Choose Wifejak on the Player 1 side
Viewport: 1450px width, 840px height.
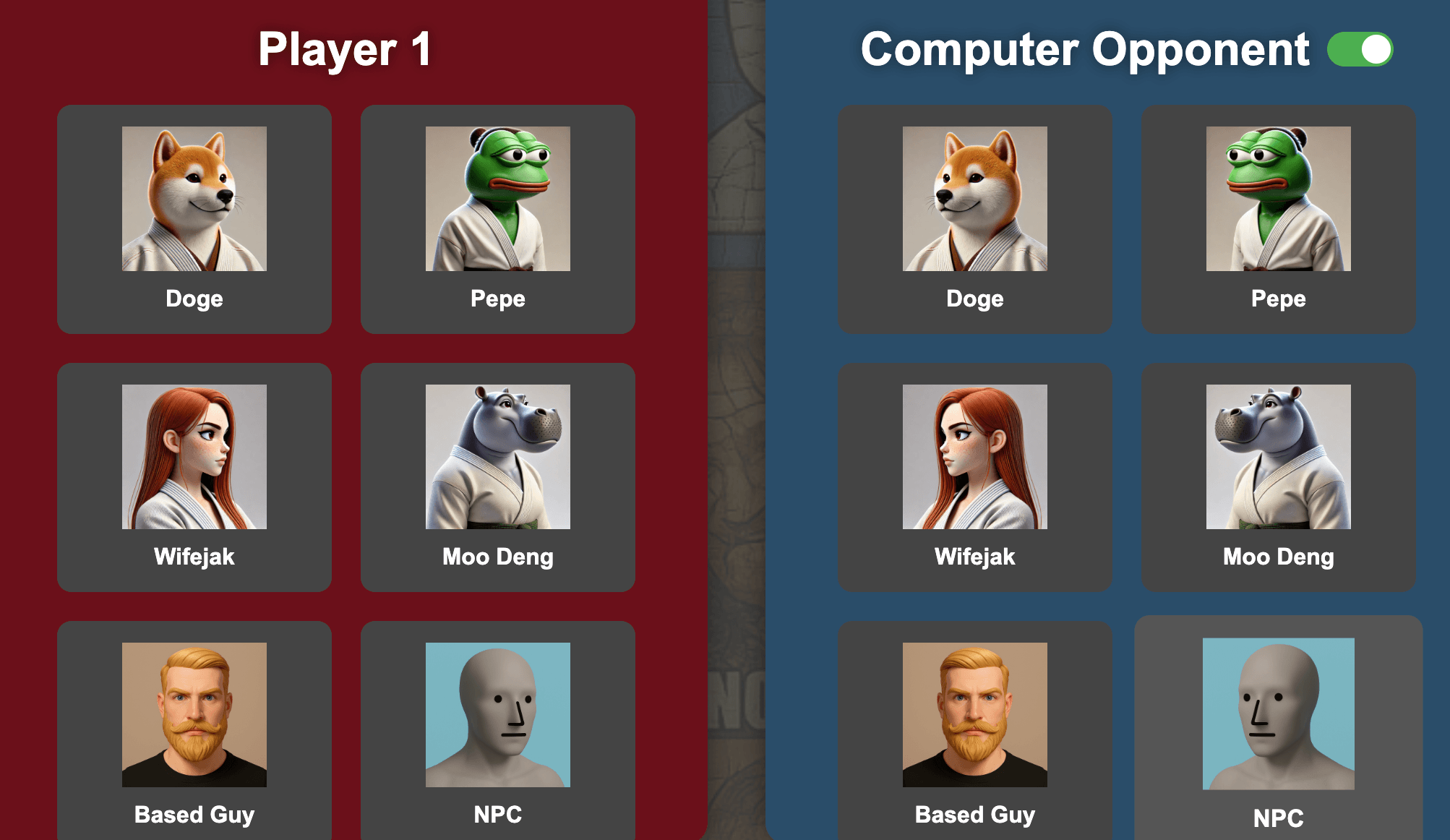click(x=193, y=477)
